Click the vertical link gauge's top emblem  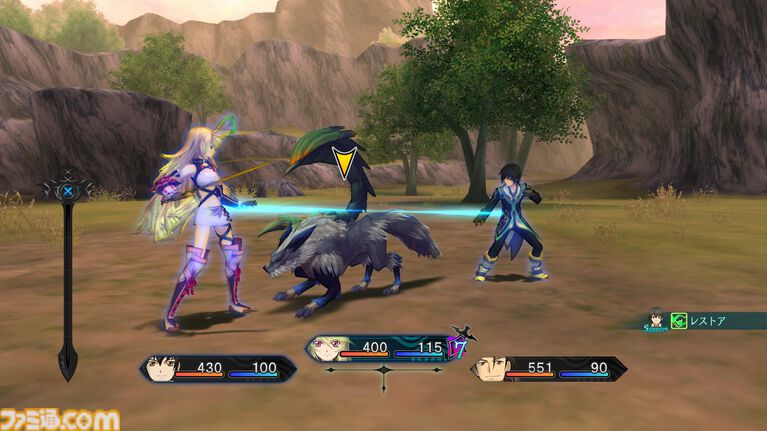coord(67,189)
